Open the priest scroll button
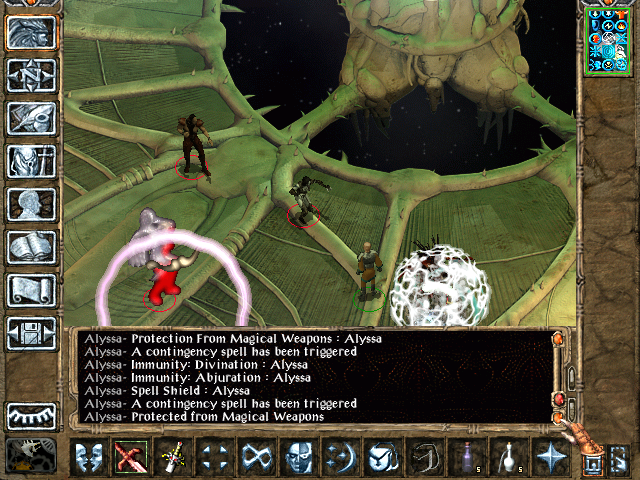640x480 pixels. (32, 289)
